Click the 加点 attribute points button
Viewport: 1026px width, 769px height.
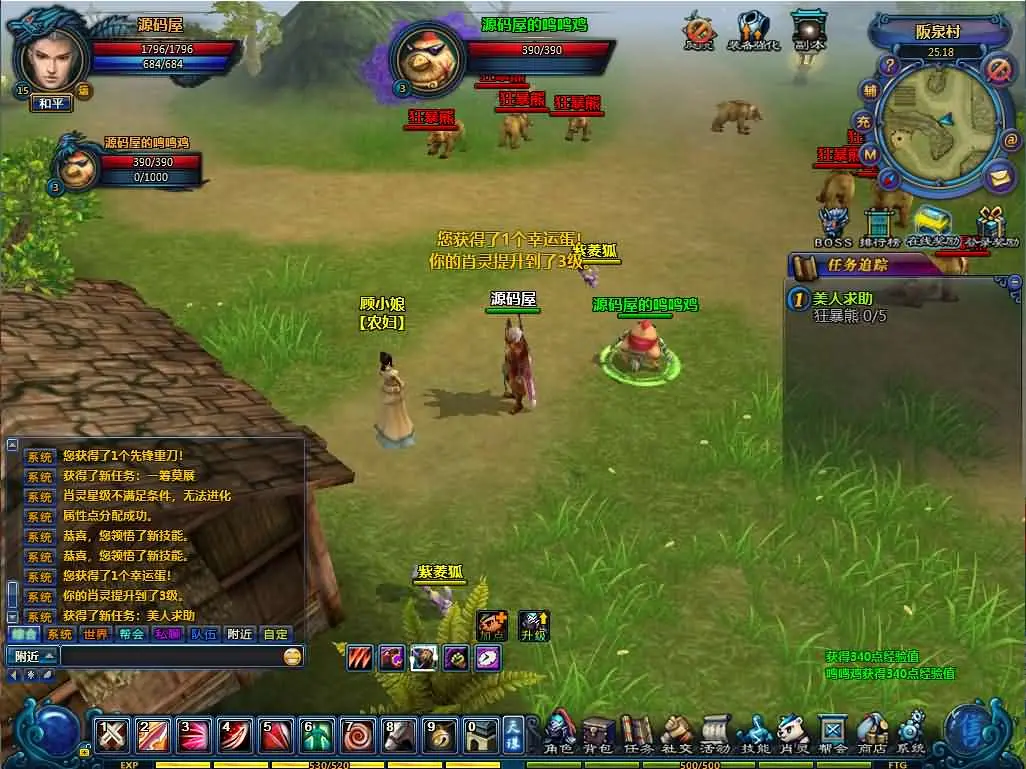(x=491, y=625)
